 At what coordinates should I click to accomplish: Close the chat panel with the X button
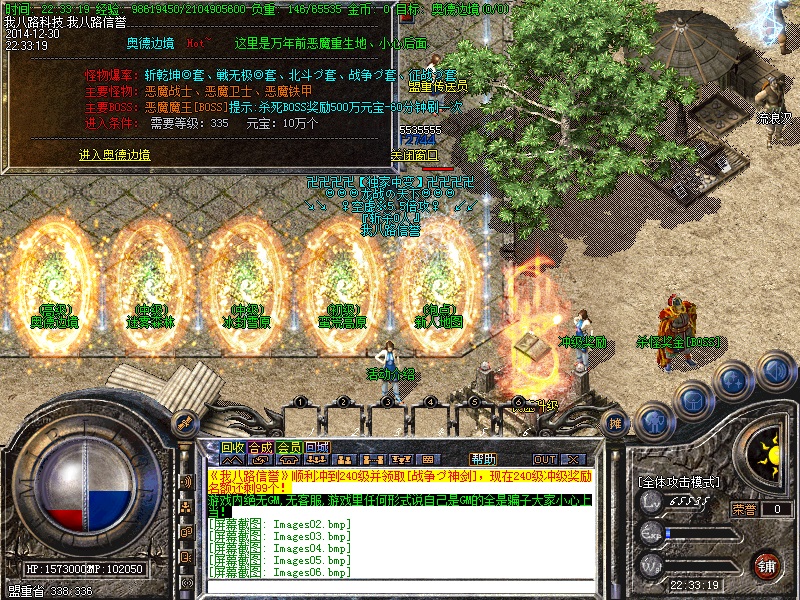[572, 459]
